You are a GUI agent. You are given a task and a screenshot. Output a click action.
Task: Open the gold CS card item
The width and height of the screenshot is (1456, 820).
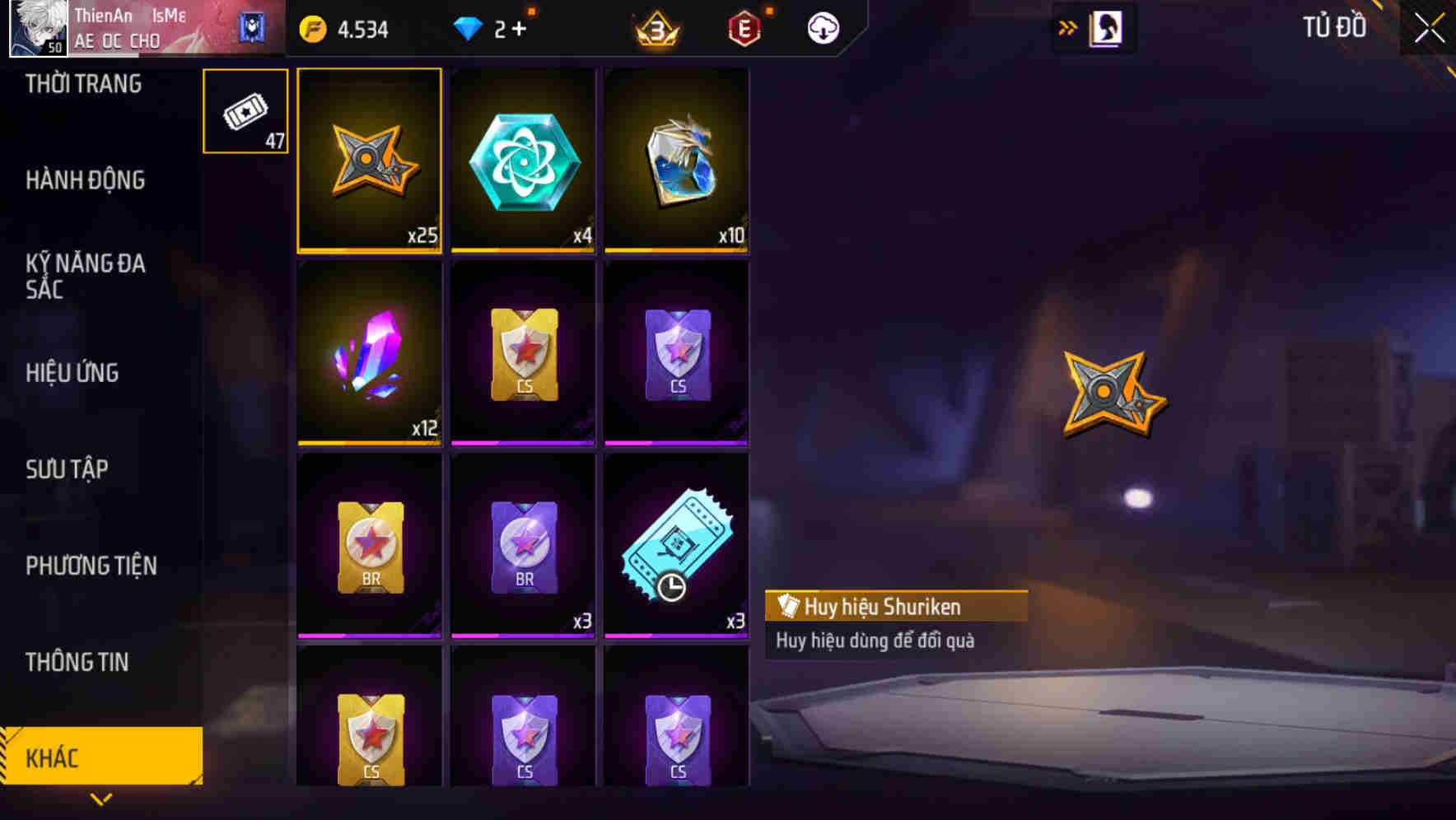coord(522,354)
